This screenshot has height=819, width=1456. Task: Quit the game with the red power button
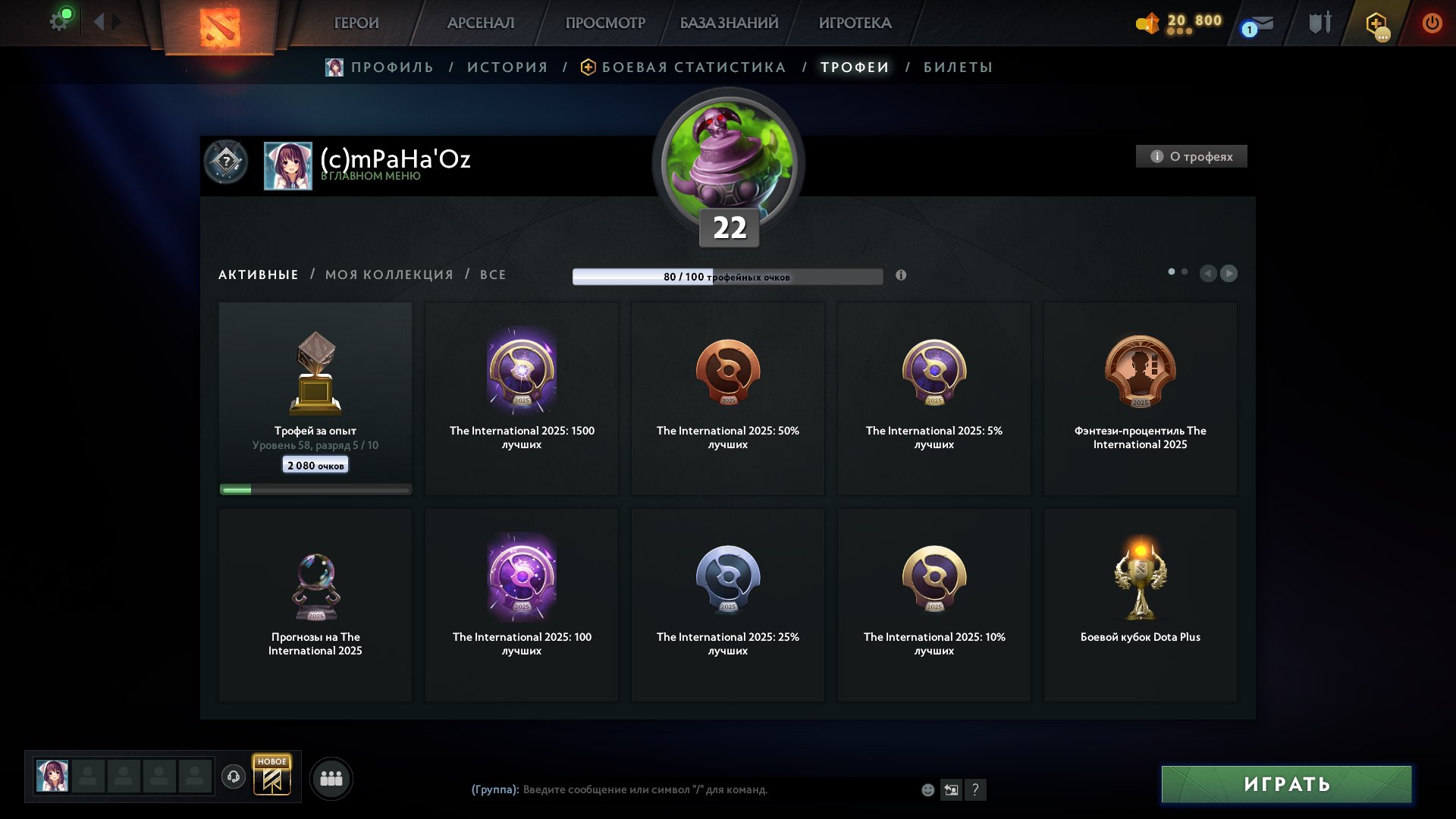tap(1432, 23)
